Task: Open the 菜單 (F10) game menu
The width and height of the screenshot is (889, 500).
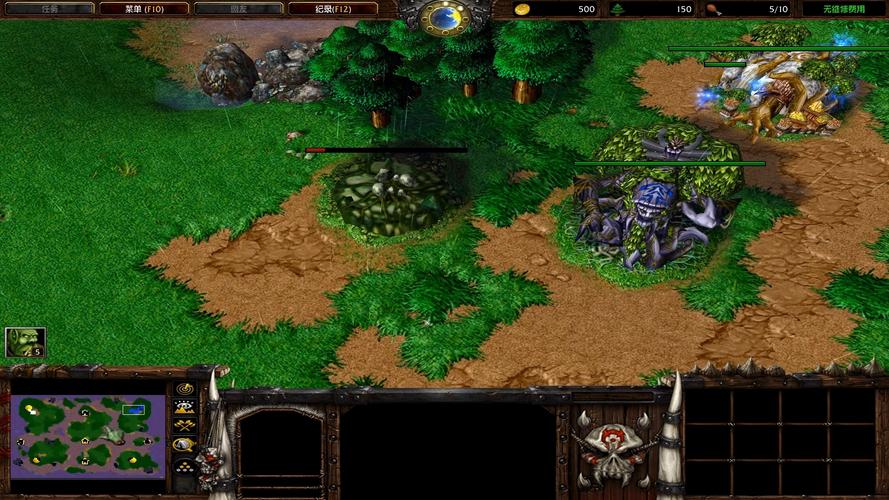Action: [x=143, y=8]
